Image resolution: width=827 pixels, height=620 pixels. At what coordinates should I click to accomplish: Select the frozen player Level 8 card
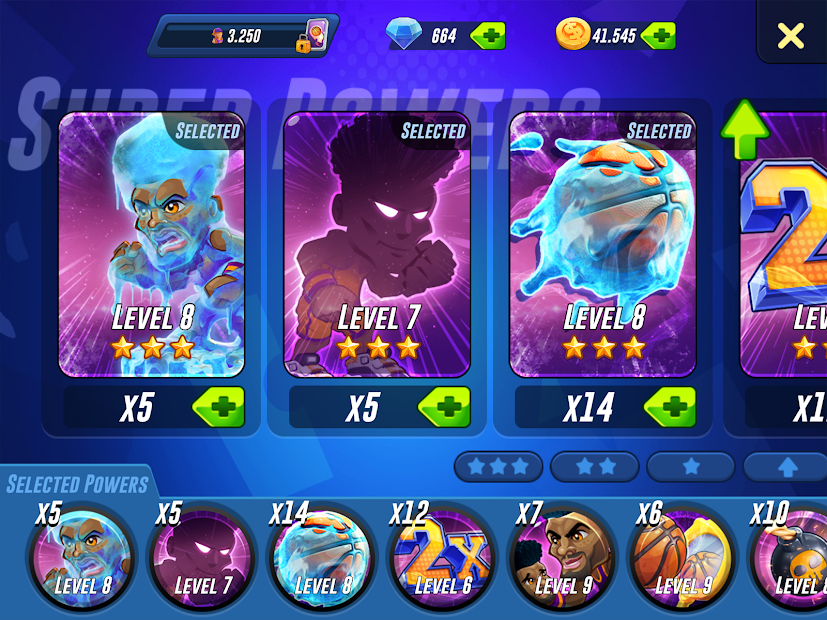pyautogui.click(x=152, y=243)
